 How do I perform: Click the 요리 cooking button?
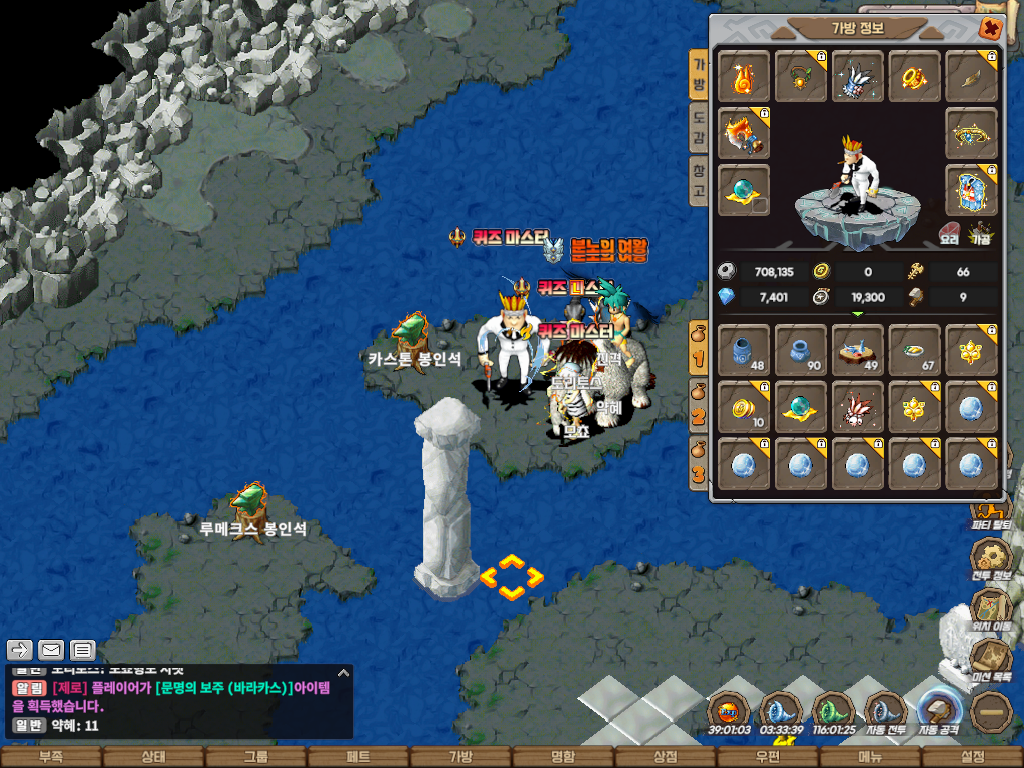coord(949,233)
